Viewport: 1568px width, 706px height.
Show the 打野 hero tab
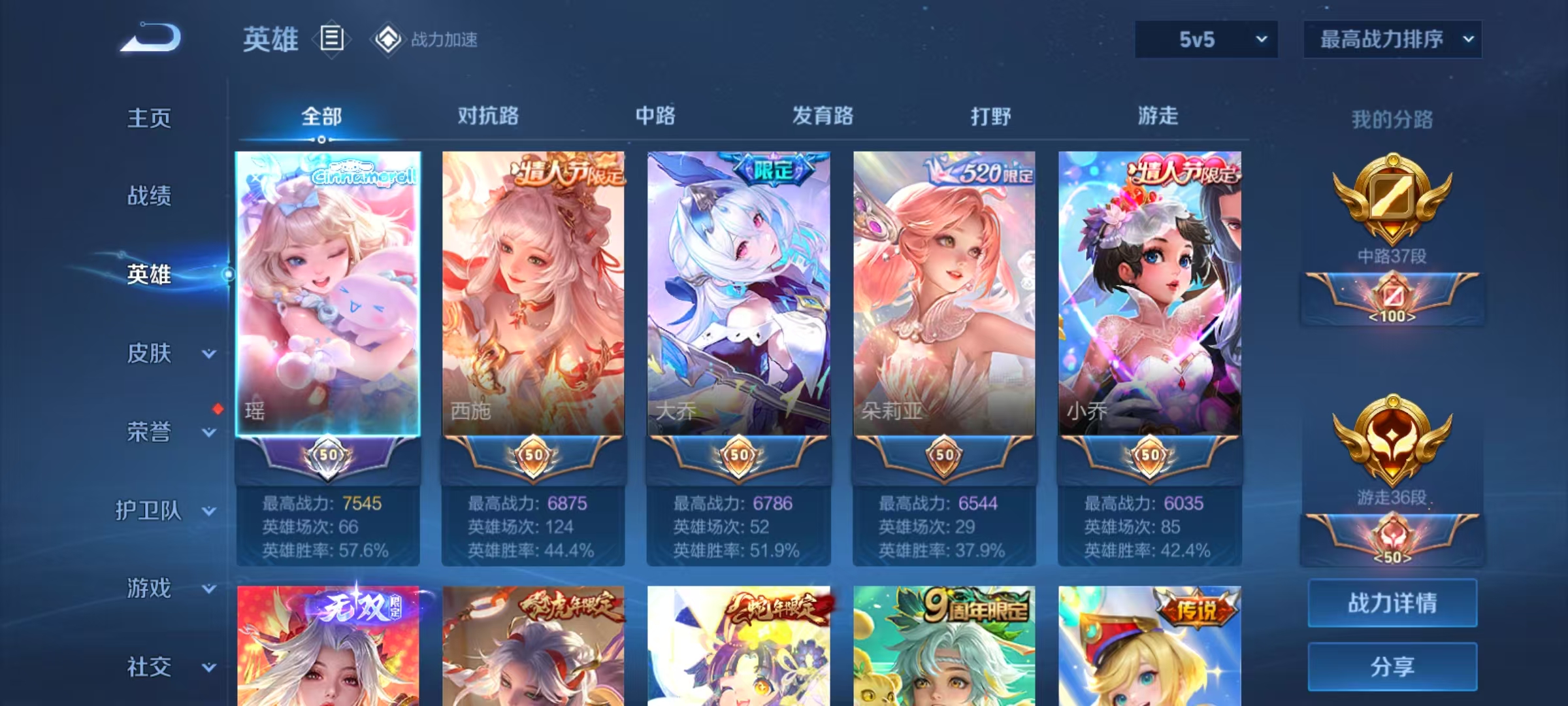click(x=990, y=116)
